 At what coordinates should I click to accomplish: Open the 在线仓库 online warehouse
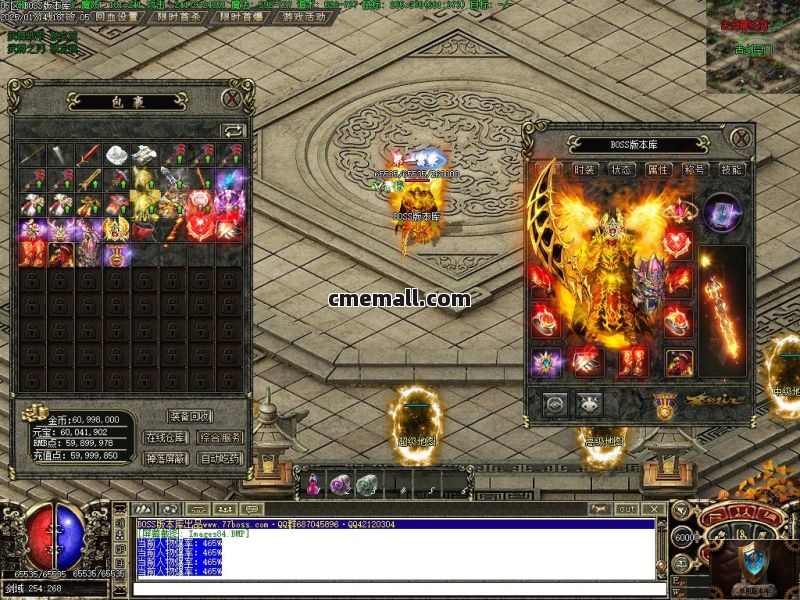[x=166, y=437]
